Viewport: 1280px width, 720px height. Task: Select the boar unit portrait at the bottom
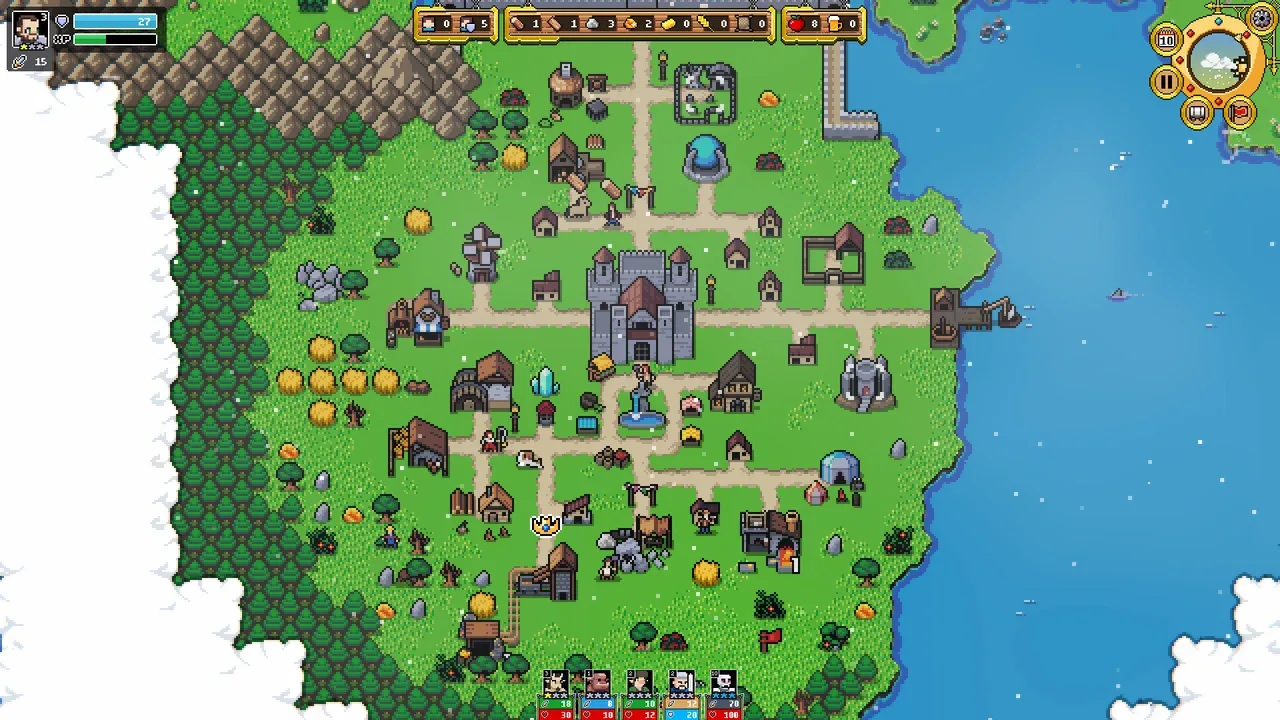[596, 682]
